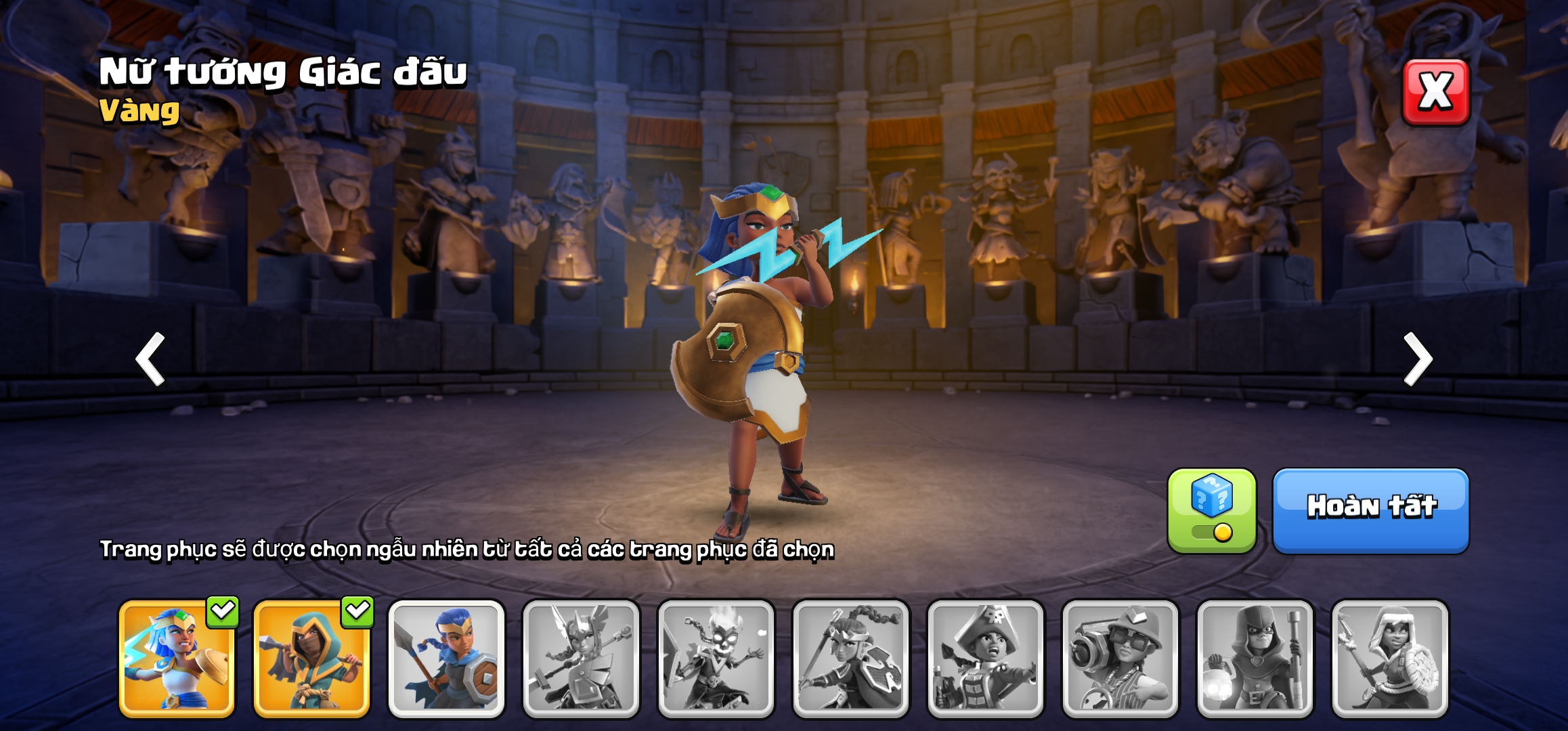Image resolution: width=1568 pixels, height=731 pixels.
Task: Choose the braided warrior skin thumbnail
Action: (x=850, y=659)
